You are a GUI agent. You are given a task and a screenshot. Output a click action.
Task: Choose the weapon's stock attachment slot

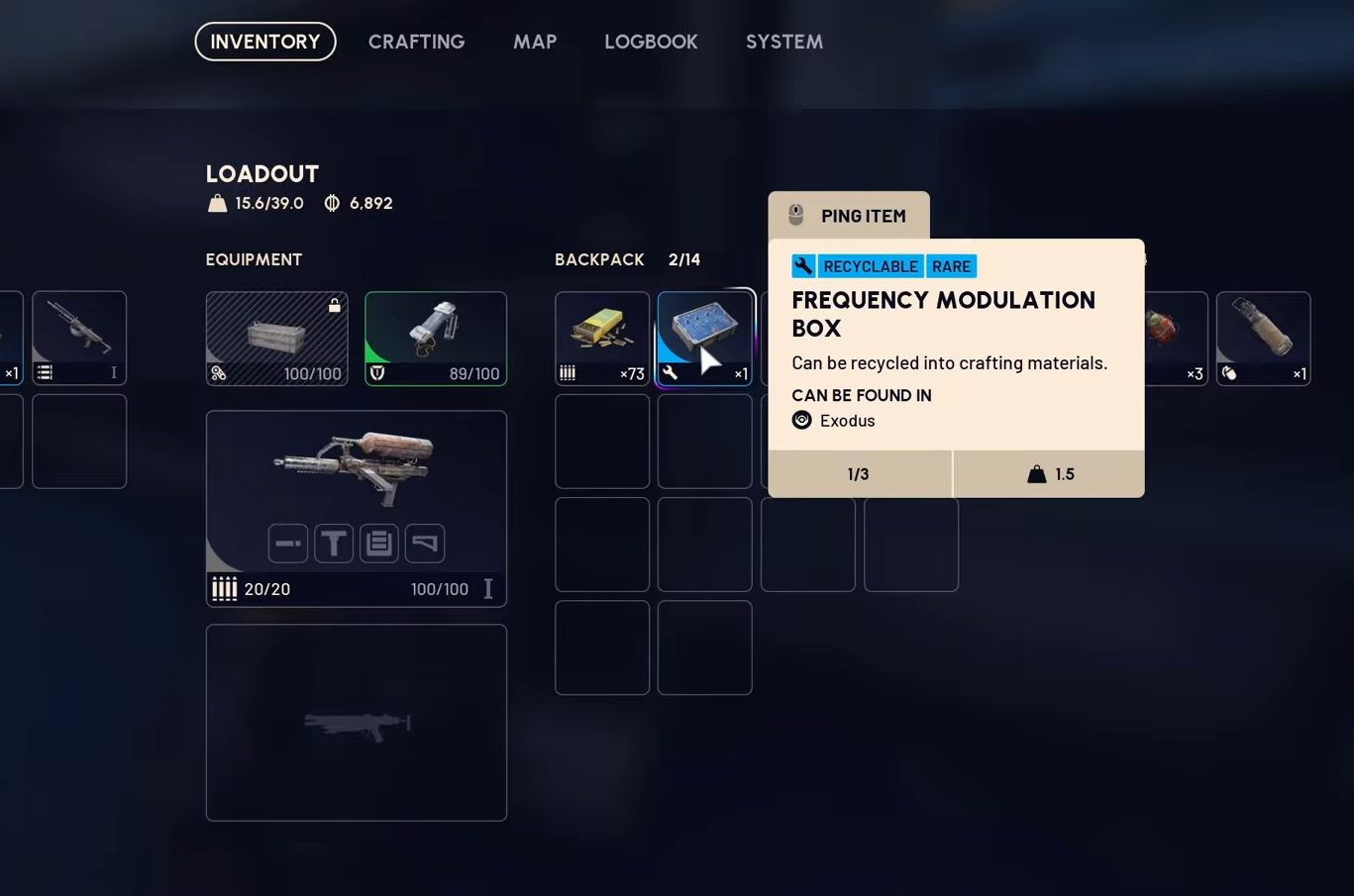click(x=425, y=543)
